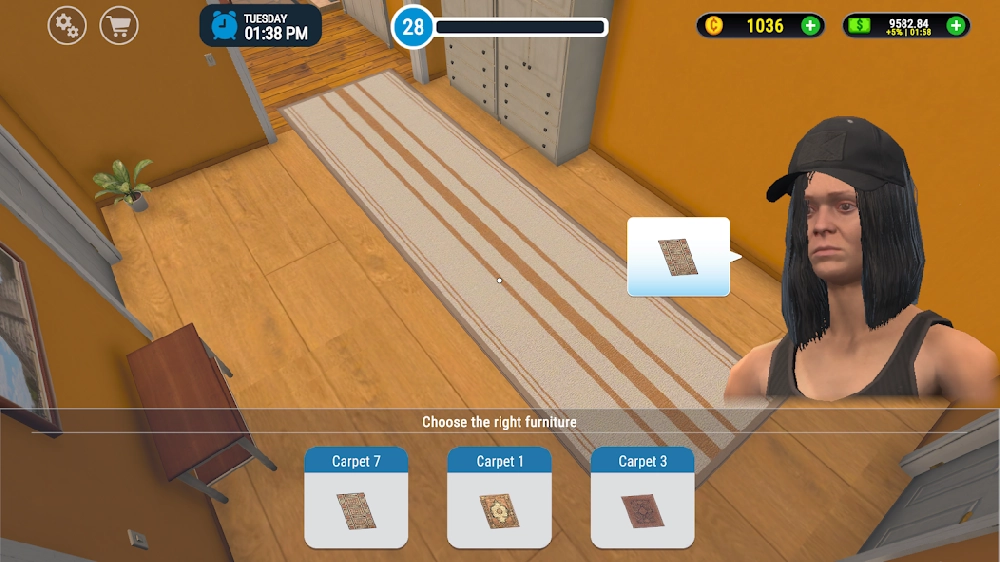Open the settings gears menu

67,26
